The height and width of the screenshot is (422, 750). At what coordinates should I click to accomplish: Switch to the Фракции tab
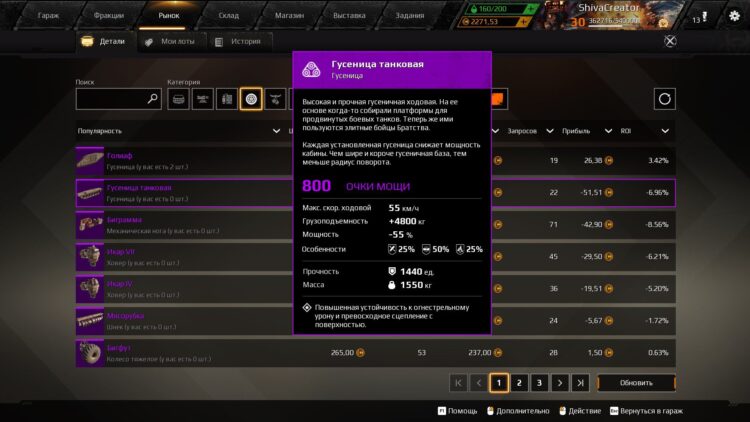point(108,16)
